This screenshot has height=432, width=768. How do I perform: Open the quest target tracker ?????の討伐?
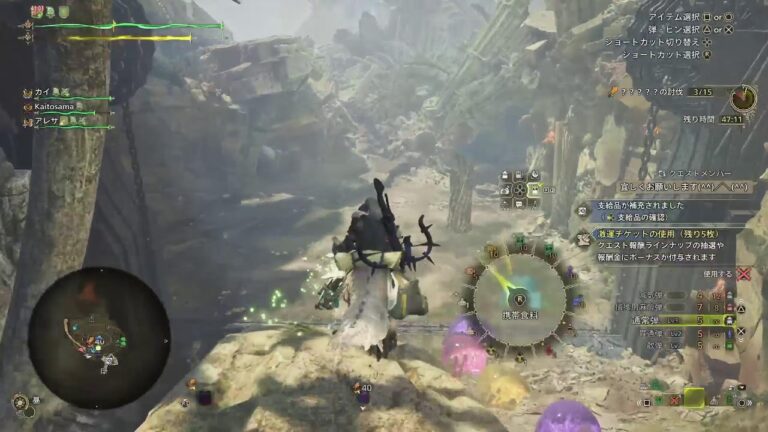tap(662, 92)
